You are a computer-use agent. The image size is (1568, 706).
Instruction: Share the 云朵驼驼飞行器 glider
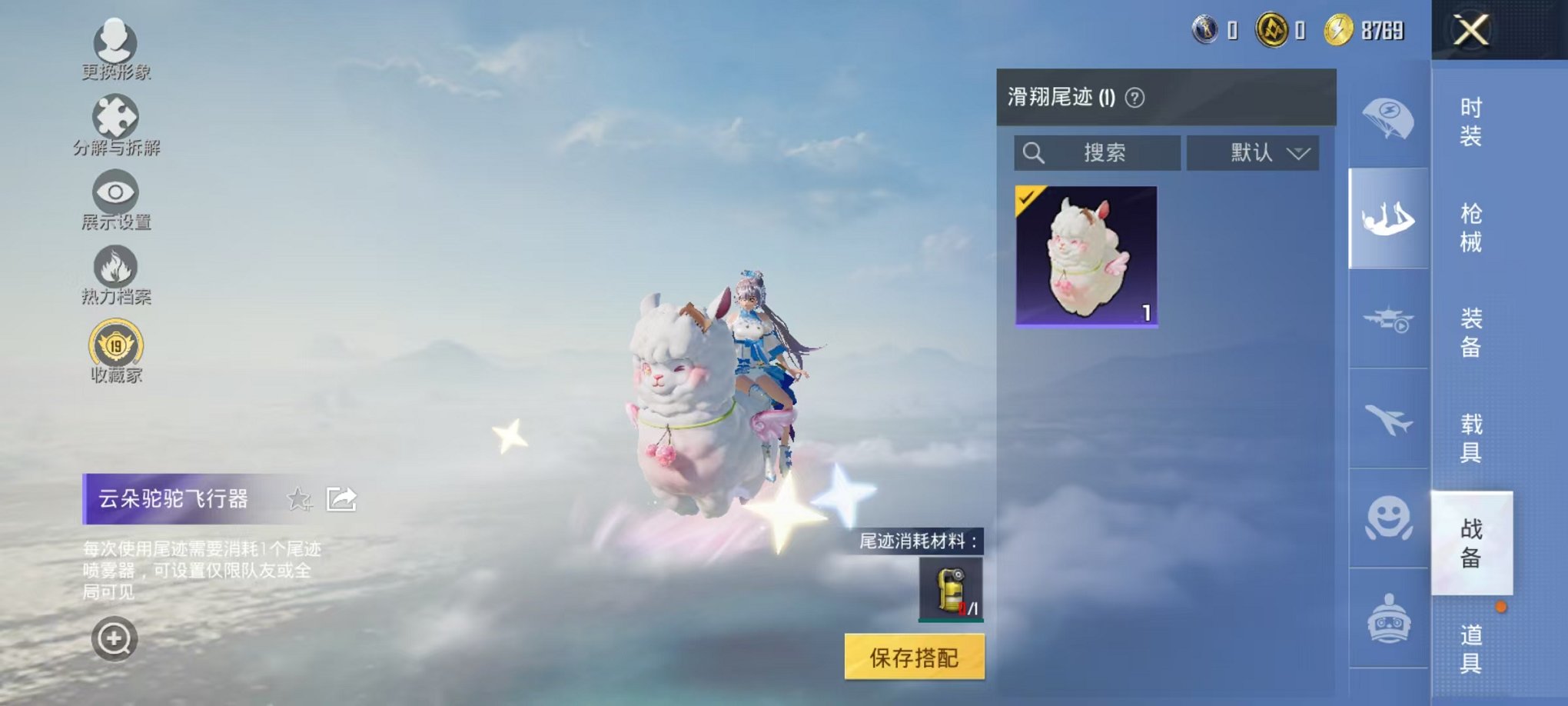(x=341, y=498)
